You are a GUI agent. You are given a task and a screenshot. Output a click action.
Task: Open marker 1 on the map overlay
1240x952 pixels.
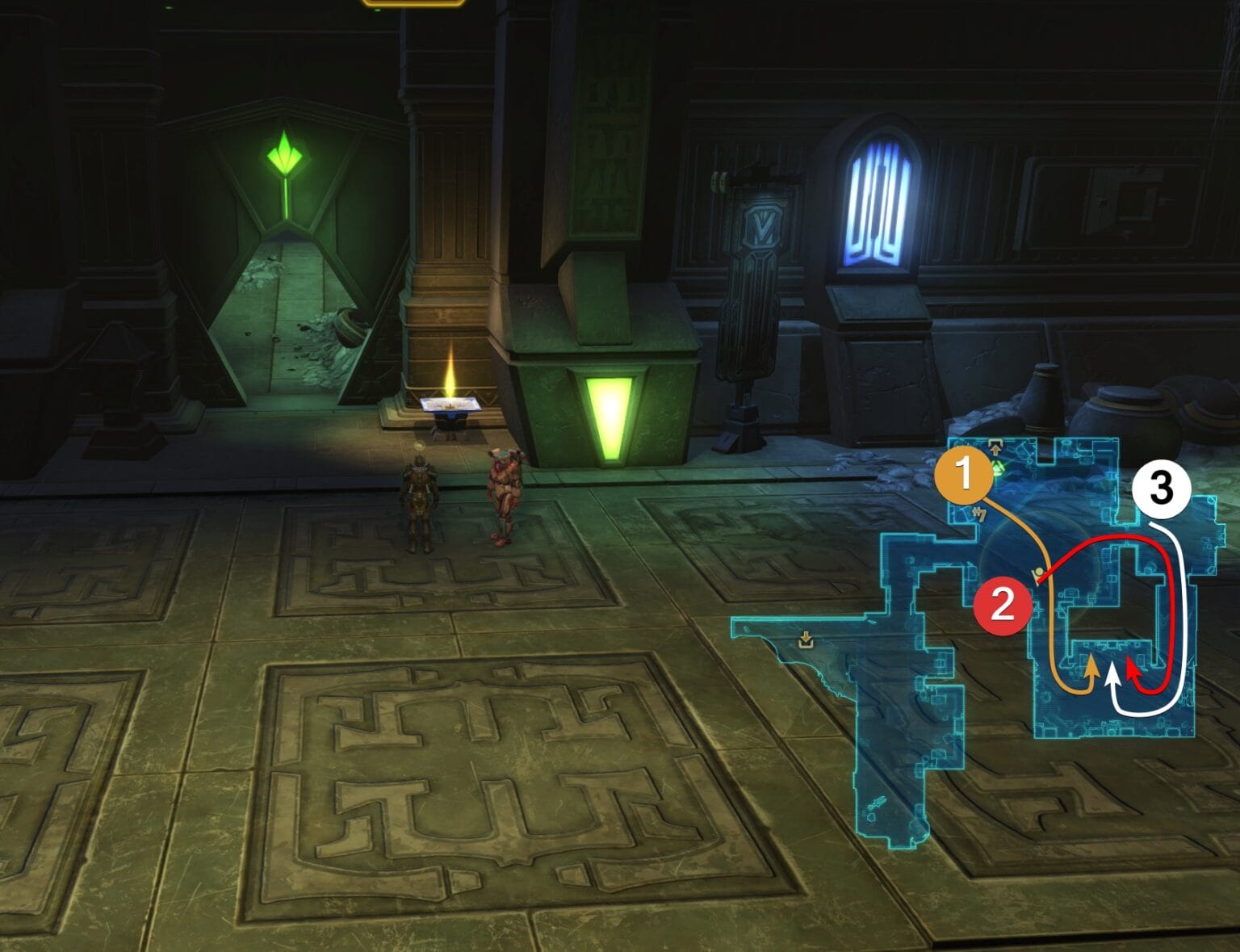click(964, 475)
